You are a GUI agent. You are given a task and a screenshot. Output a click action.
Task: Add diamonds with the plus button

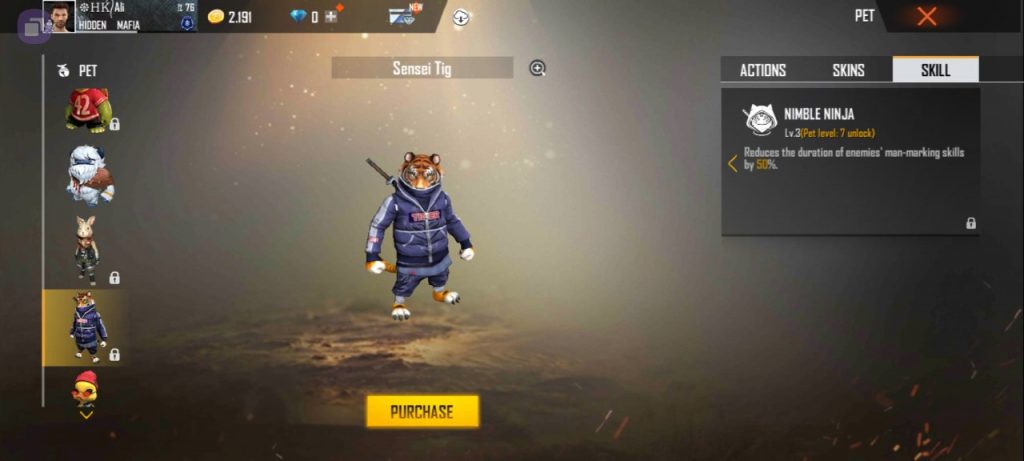331,16
